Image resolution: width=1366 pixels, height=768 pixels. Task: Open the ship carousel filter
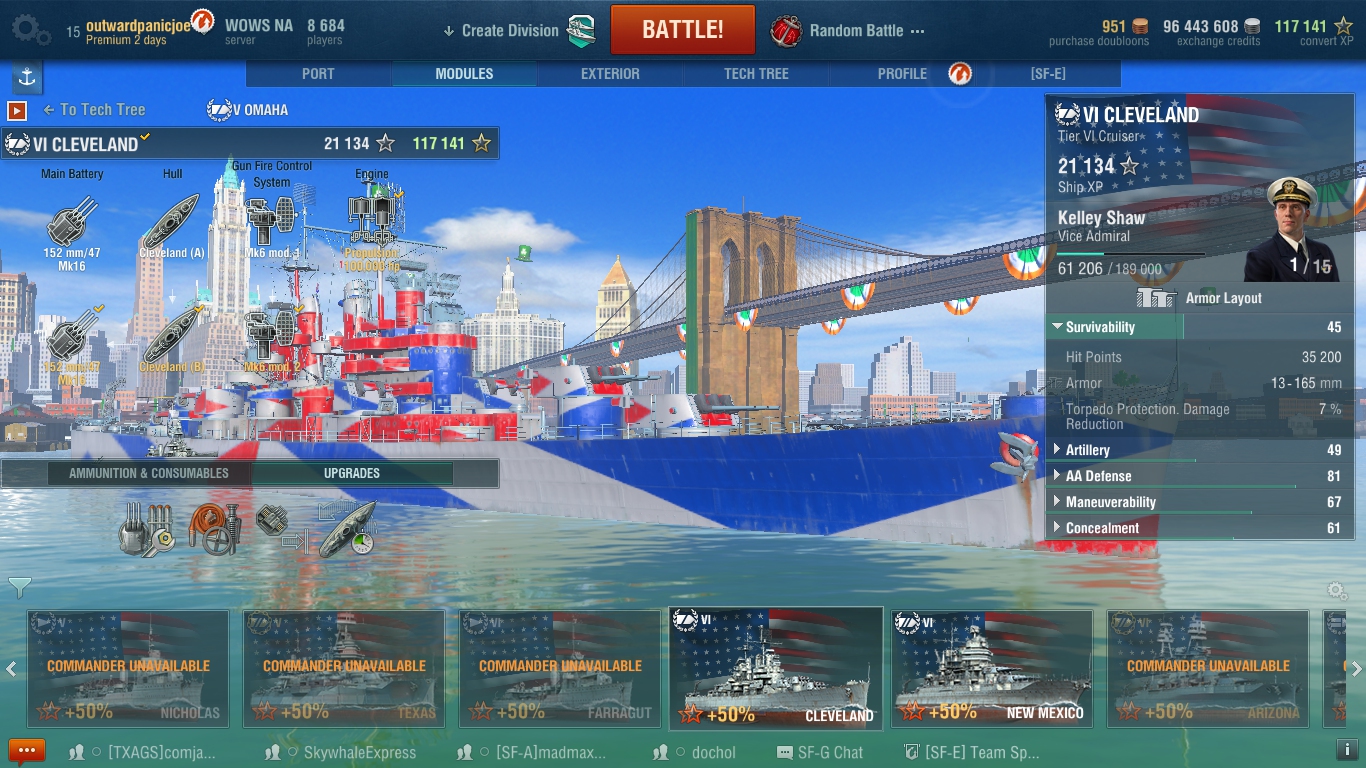pyautogui.click(x=19, y=586)
